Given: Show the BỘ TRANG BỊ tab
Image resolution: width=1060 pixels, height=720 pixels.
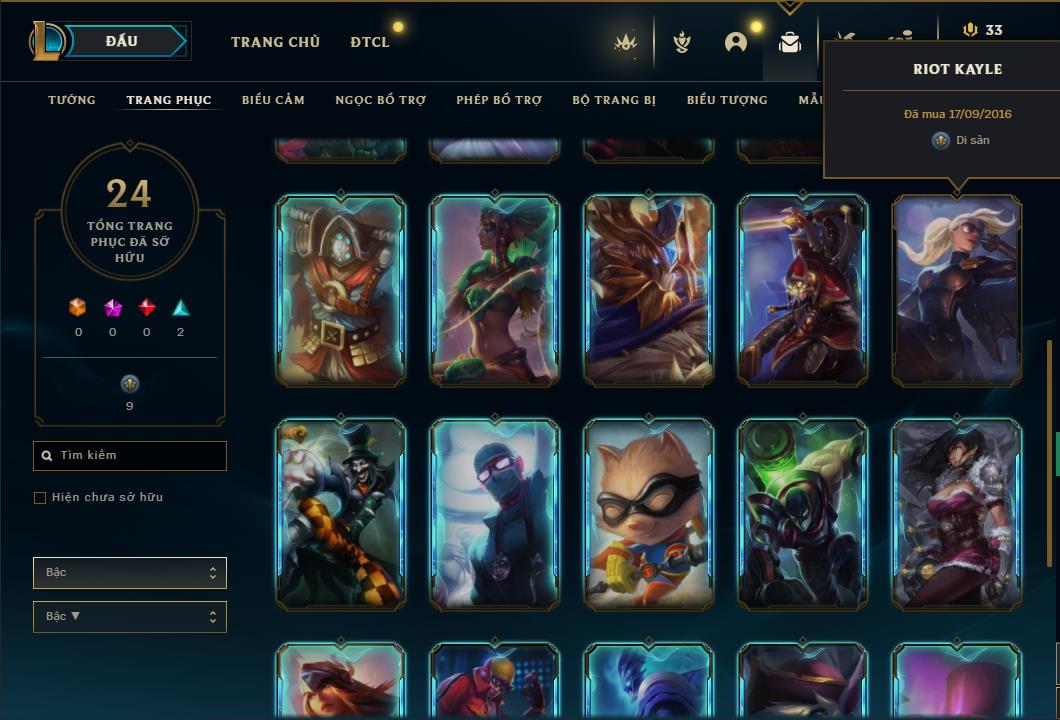Looking at the screenshot, I should coord(614,100).
